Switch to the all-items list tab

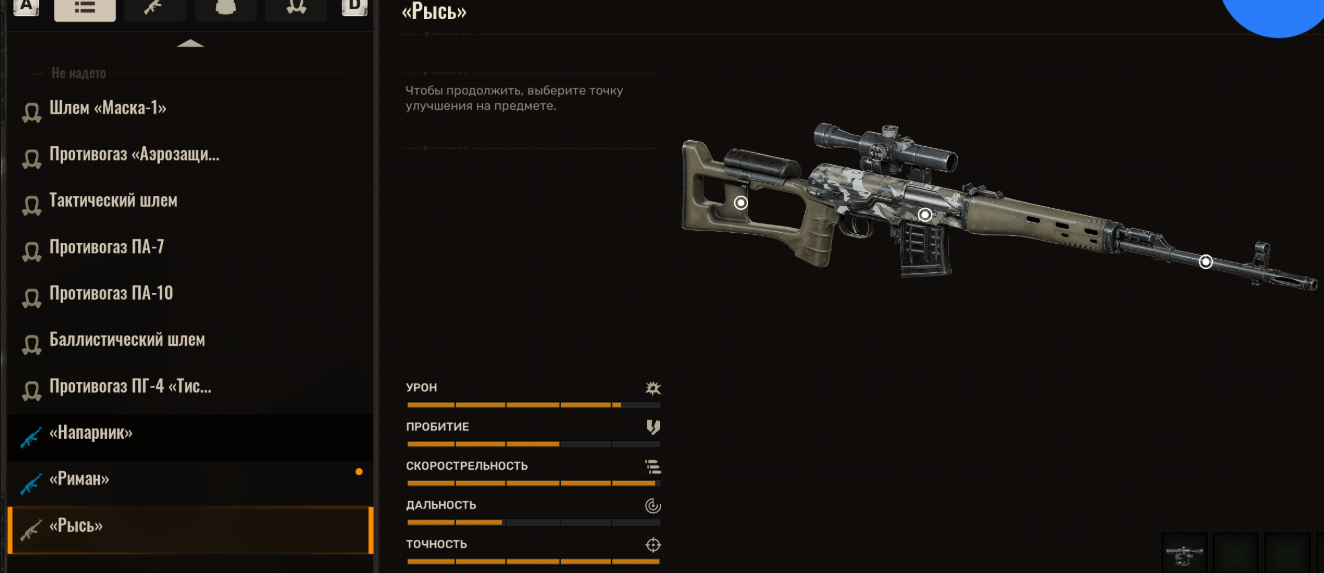(85, 8)
